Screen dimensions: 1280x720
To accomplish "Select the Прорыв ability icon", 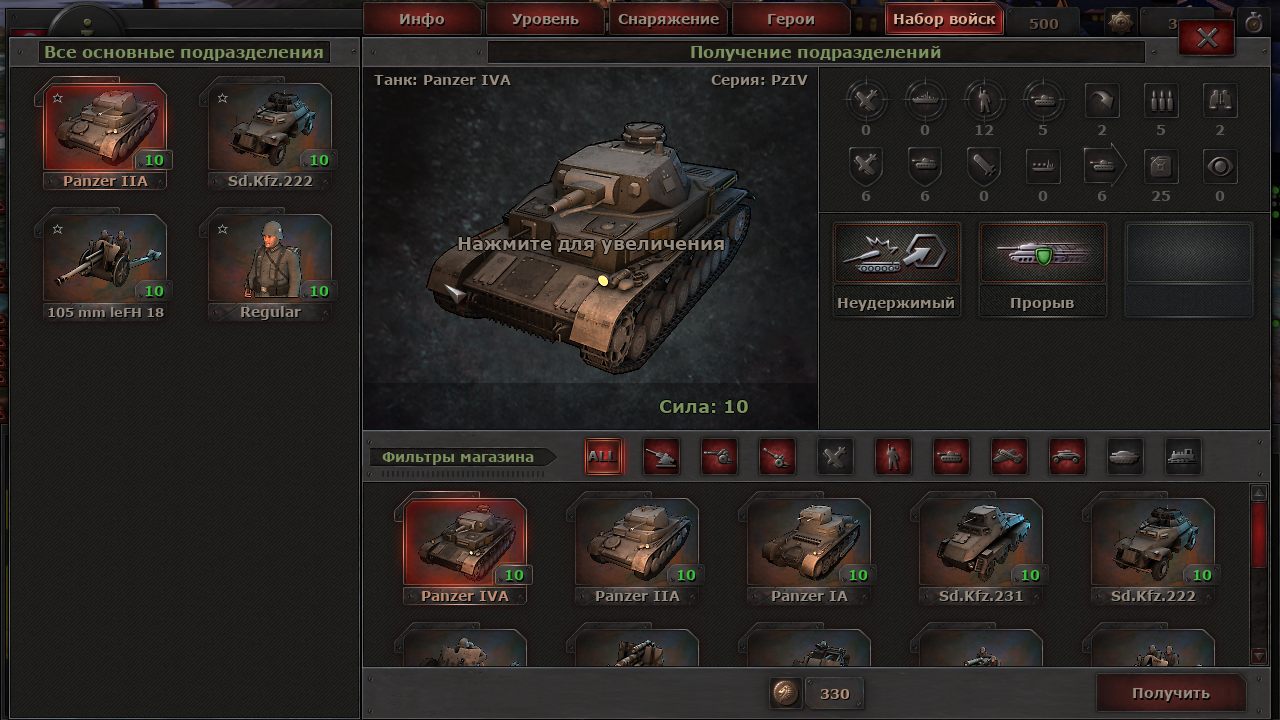I will [x=1042, y=258].
